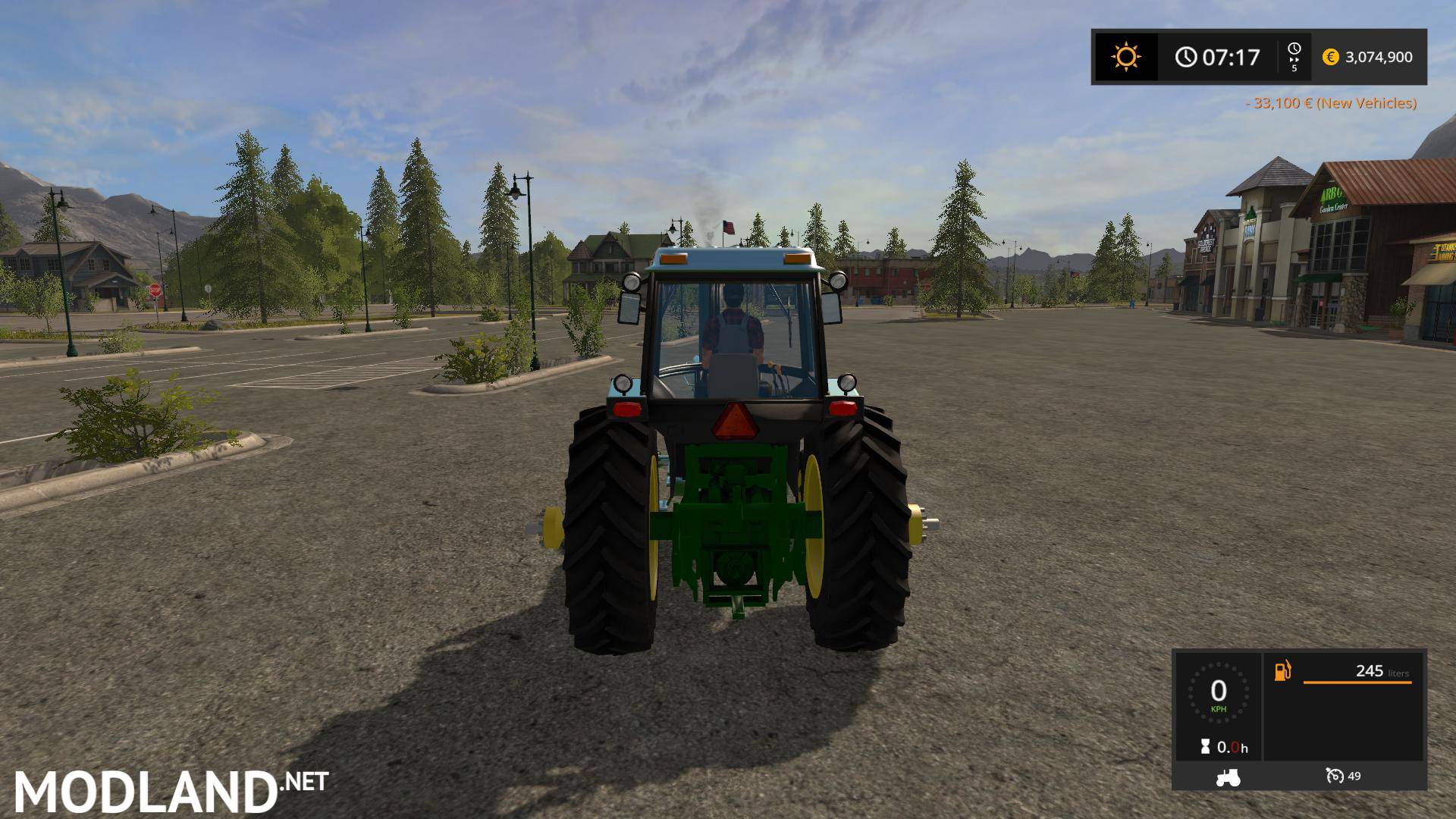Select the clock icon beside the time
This screenshot has height=819, width=1456.
point(1185,56)
